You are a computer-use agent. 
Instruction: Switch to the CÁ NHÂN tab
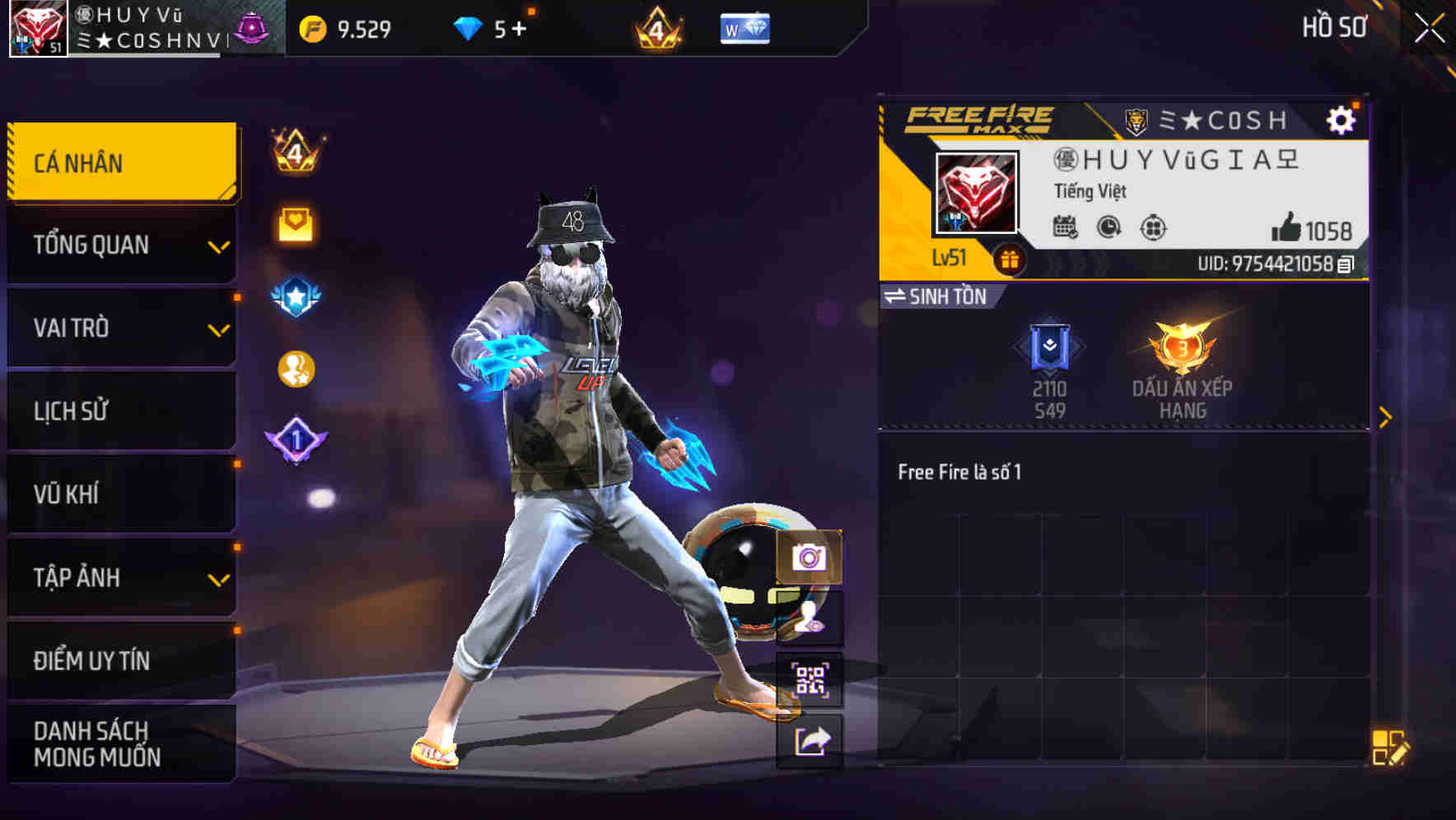pyautogui.click(x=120, y=162)
